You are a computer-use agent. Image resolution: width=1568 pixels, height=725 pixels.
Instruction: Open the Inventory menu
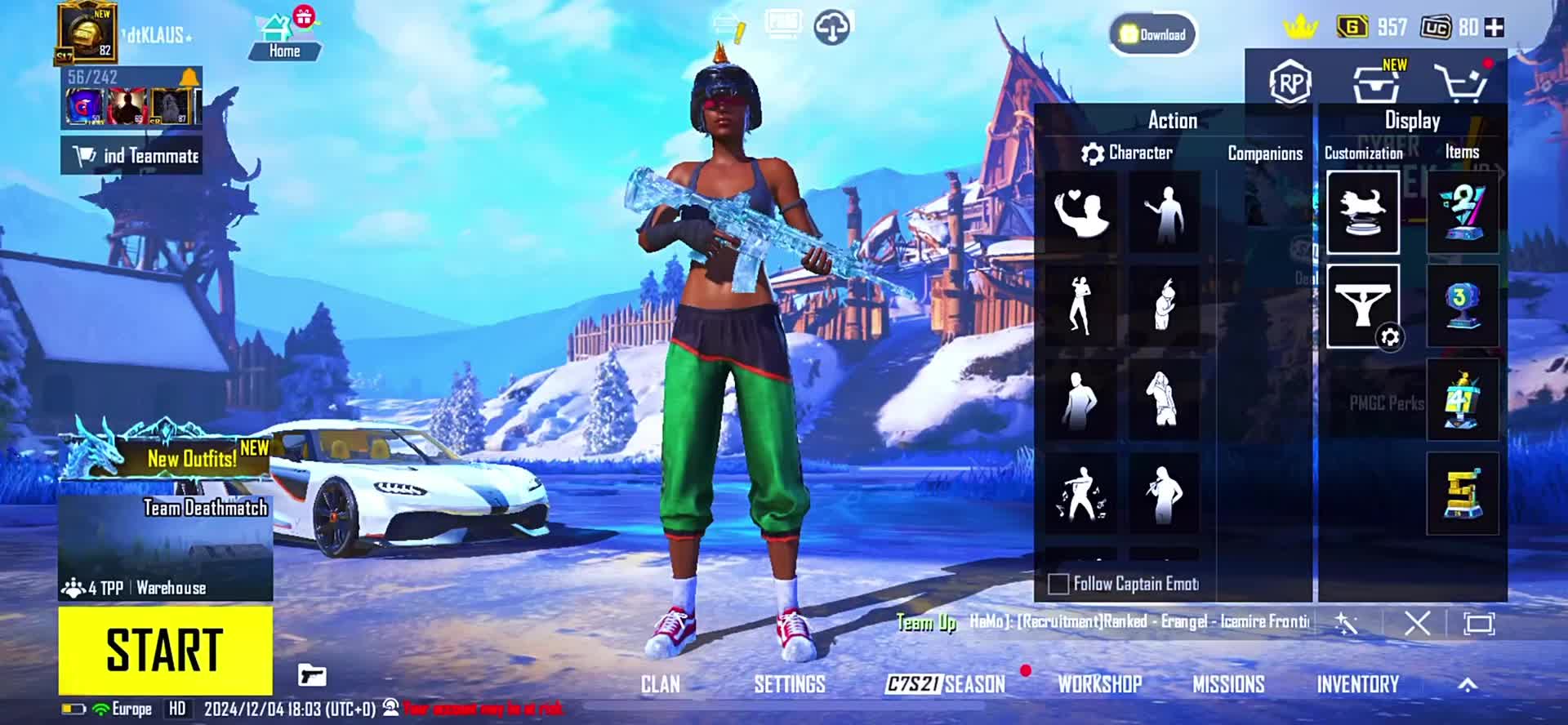coord(1357,684)
